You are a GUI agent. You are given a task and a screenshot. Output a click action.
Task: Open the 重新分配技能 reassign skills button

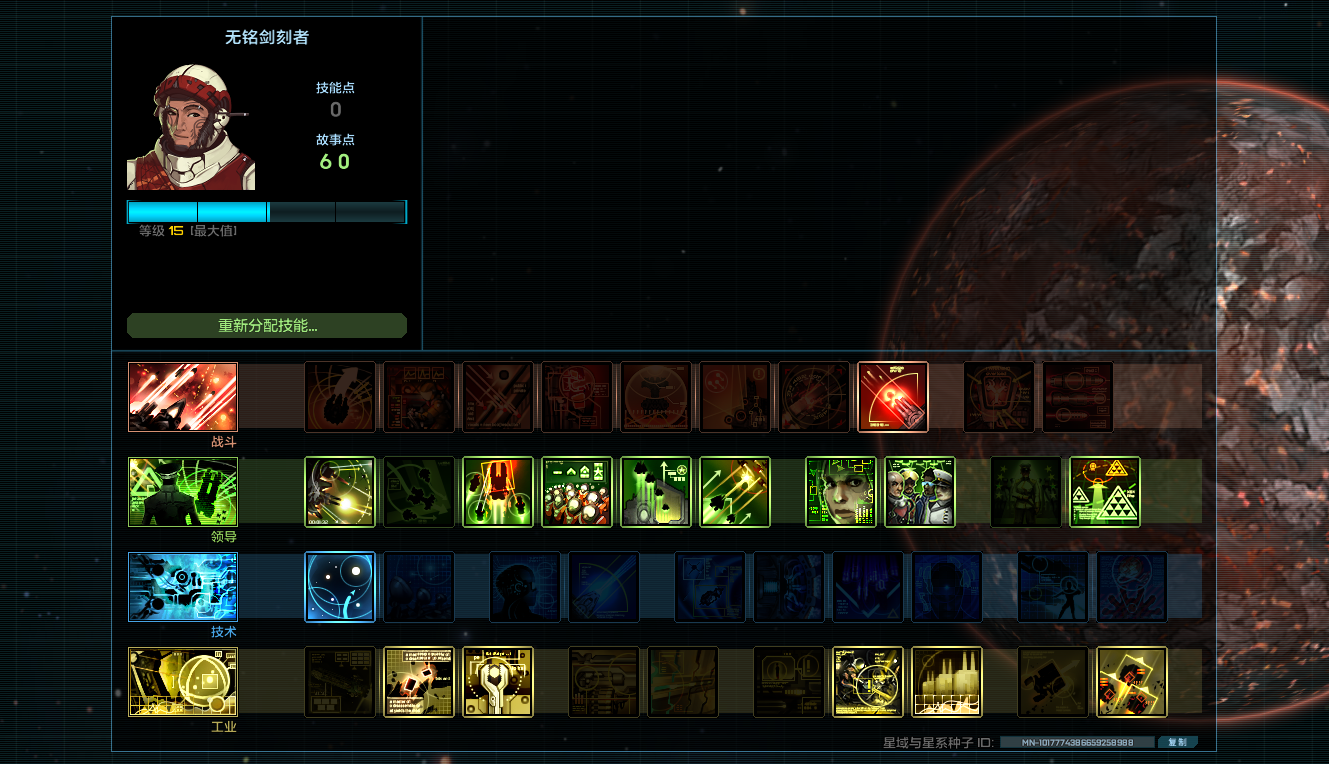click(x=267, y=326)
